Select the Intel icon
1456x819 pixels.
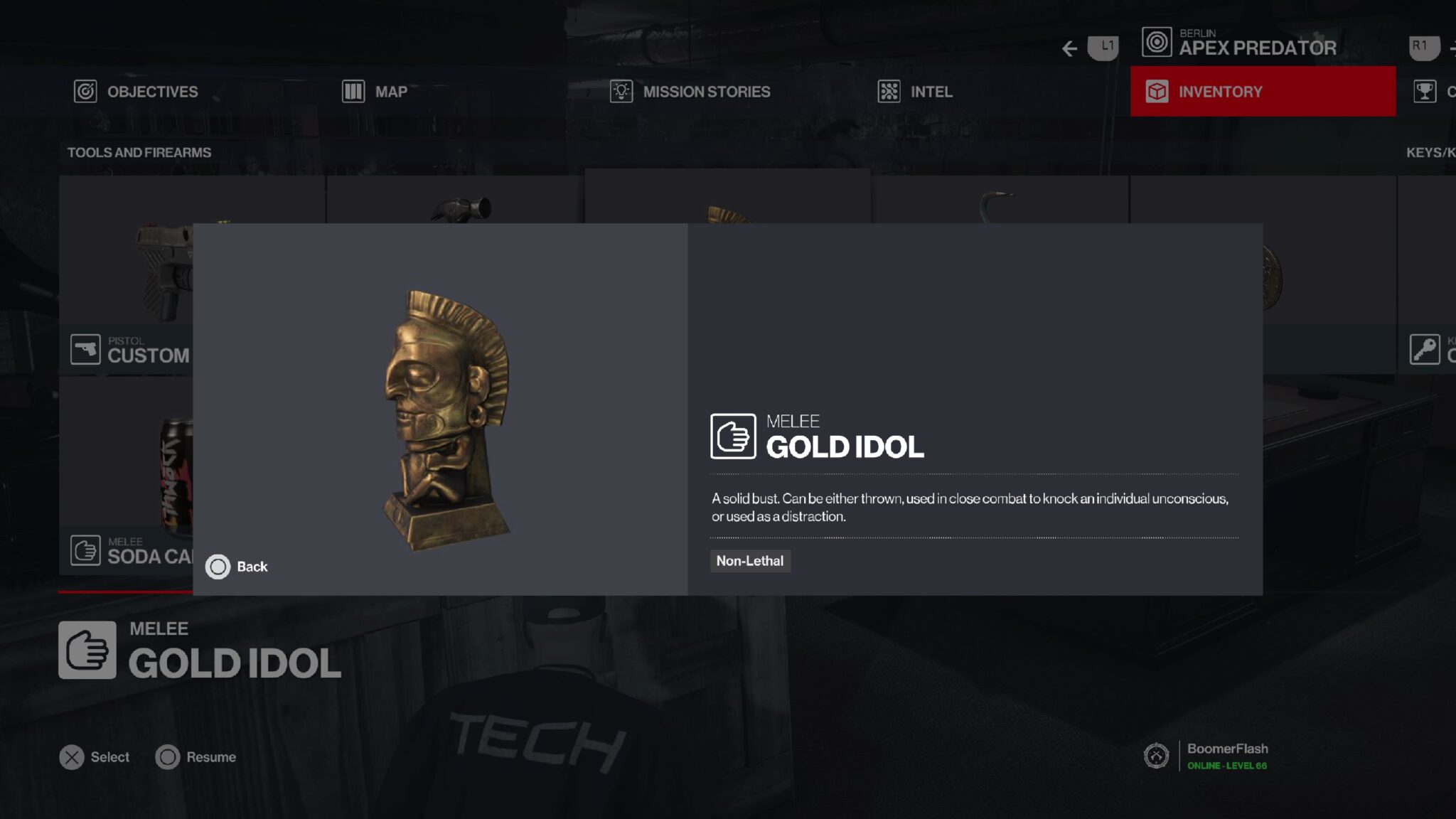point(889,91)
